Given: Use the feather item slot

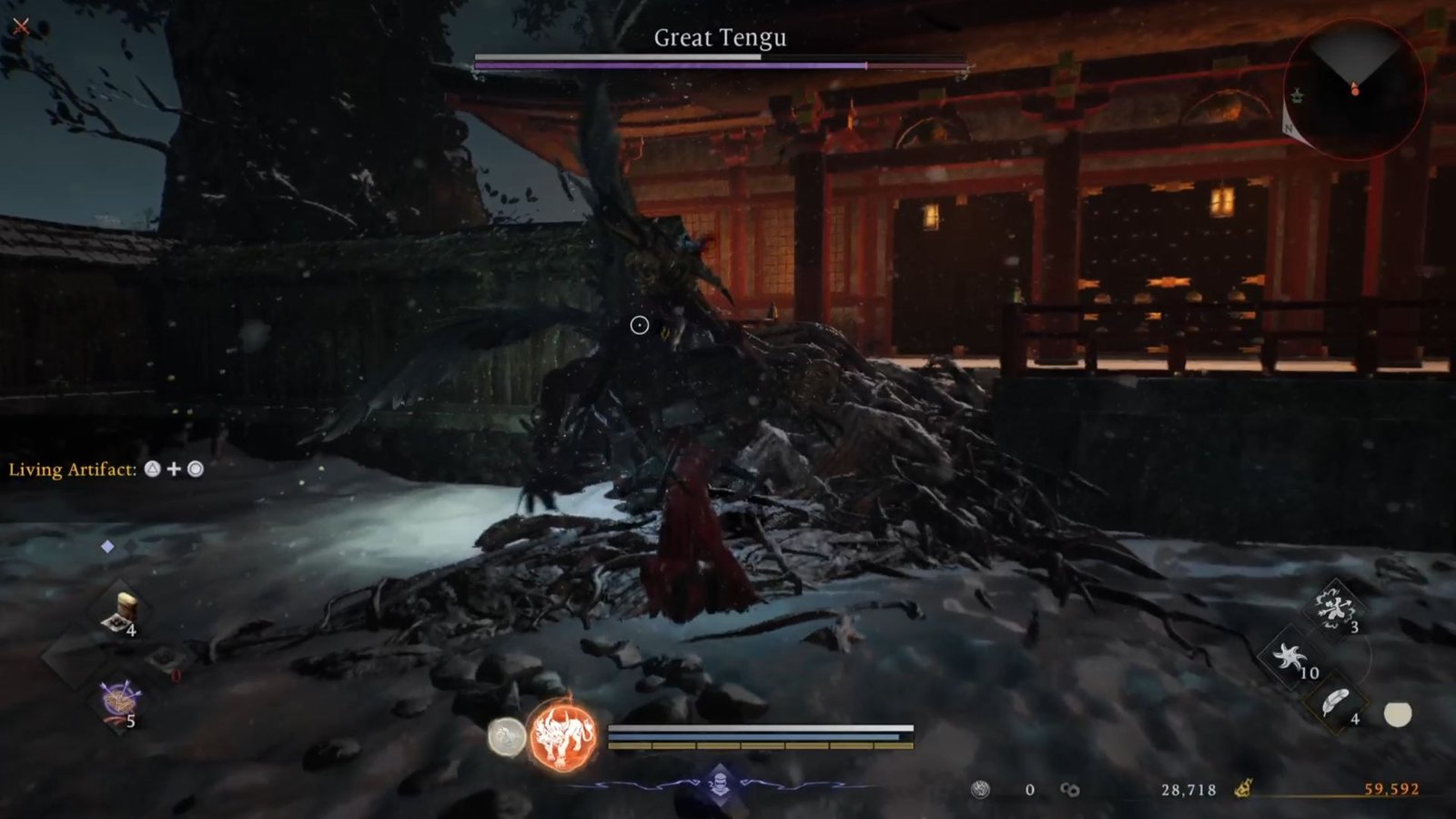Looking at the screenshot, I should coord(1336,703).
